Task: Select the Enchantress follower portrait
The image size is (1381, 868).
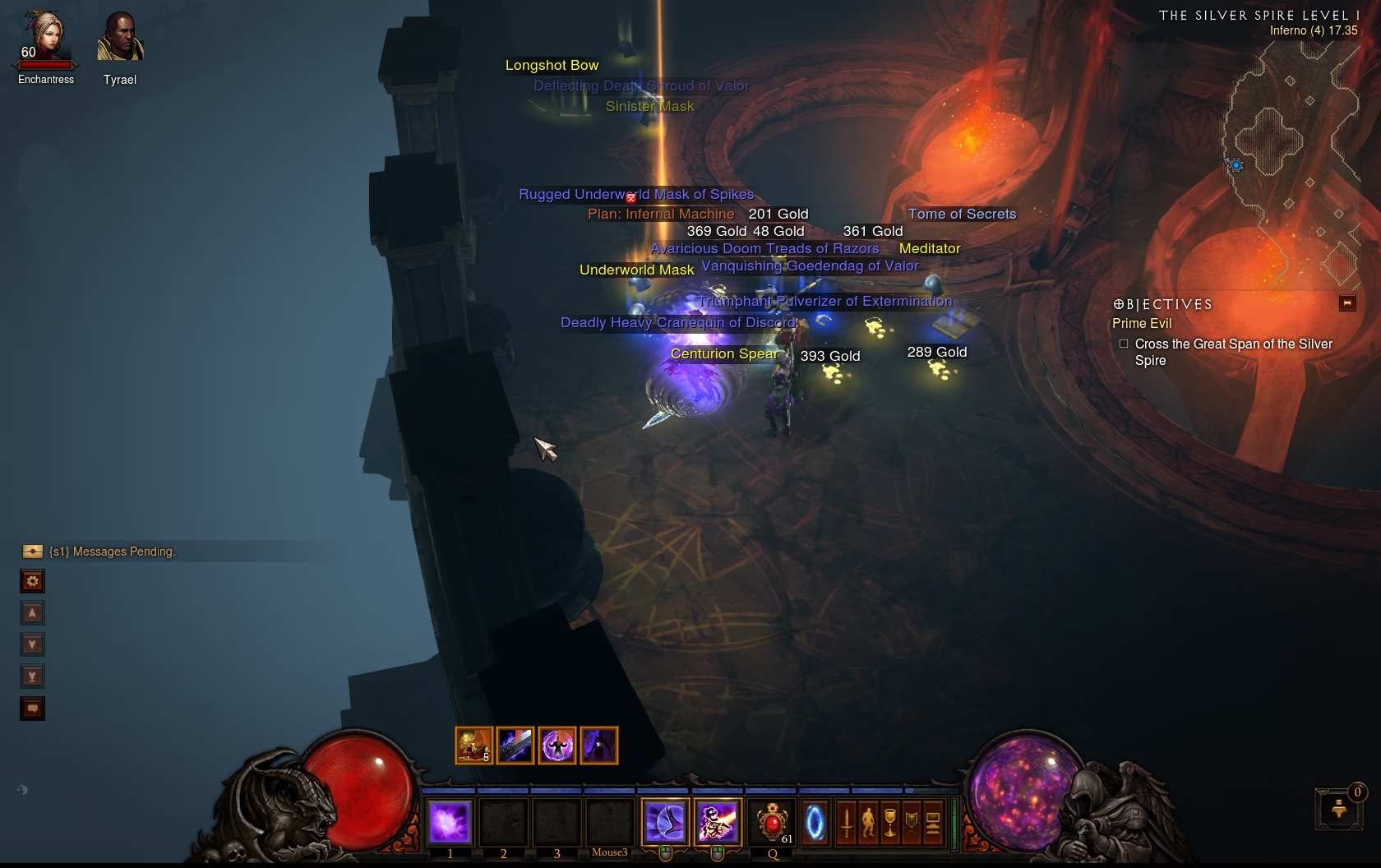Action: [44, 37]
